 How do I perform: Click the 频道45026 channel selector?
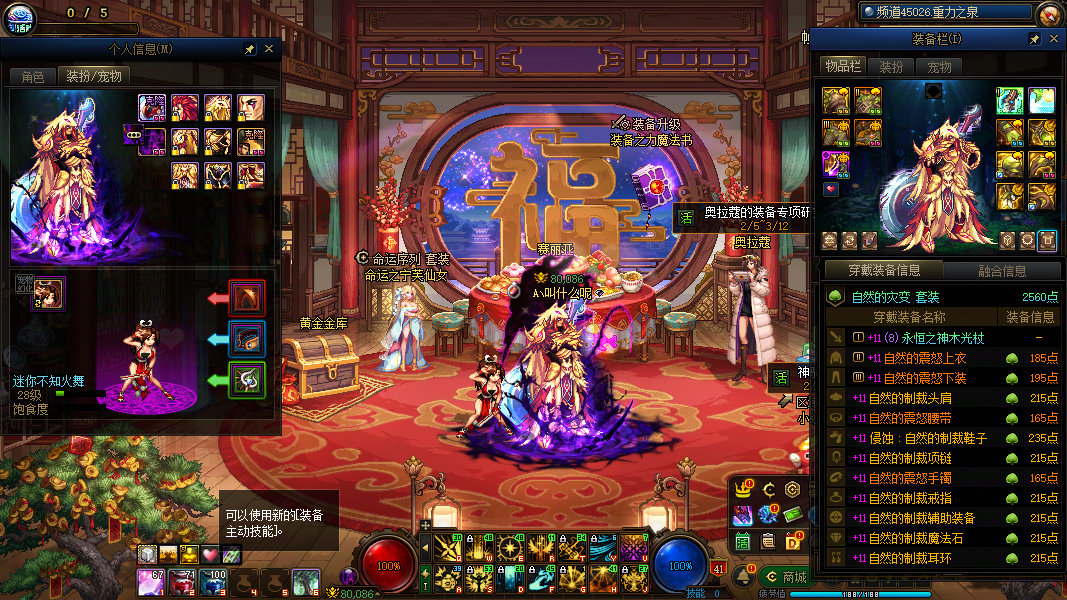(x=945, y=12)
